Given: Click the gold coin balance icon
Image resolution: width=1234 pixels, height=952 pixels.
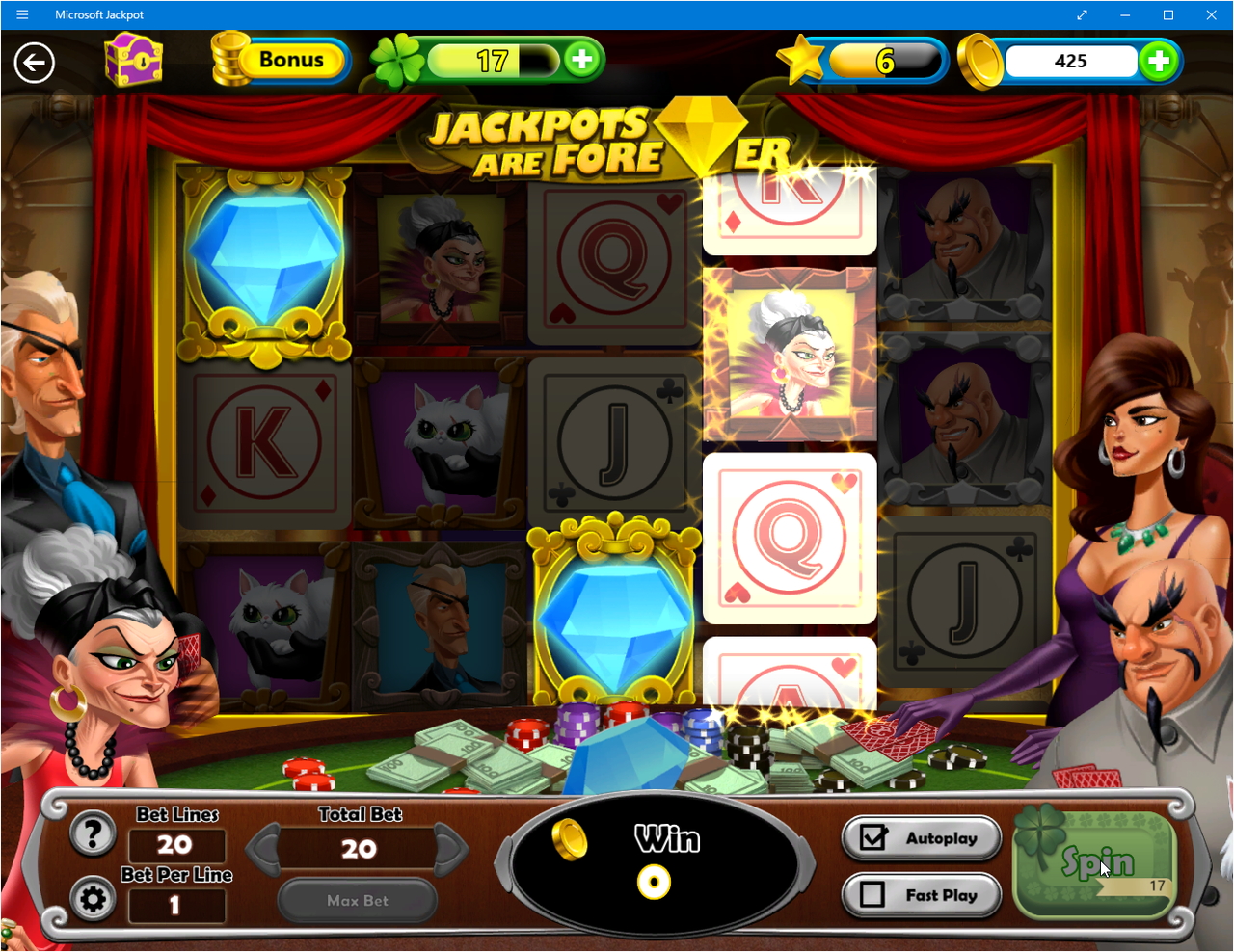Looking at the screenshot, I should [979, 60].
